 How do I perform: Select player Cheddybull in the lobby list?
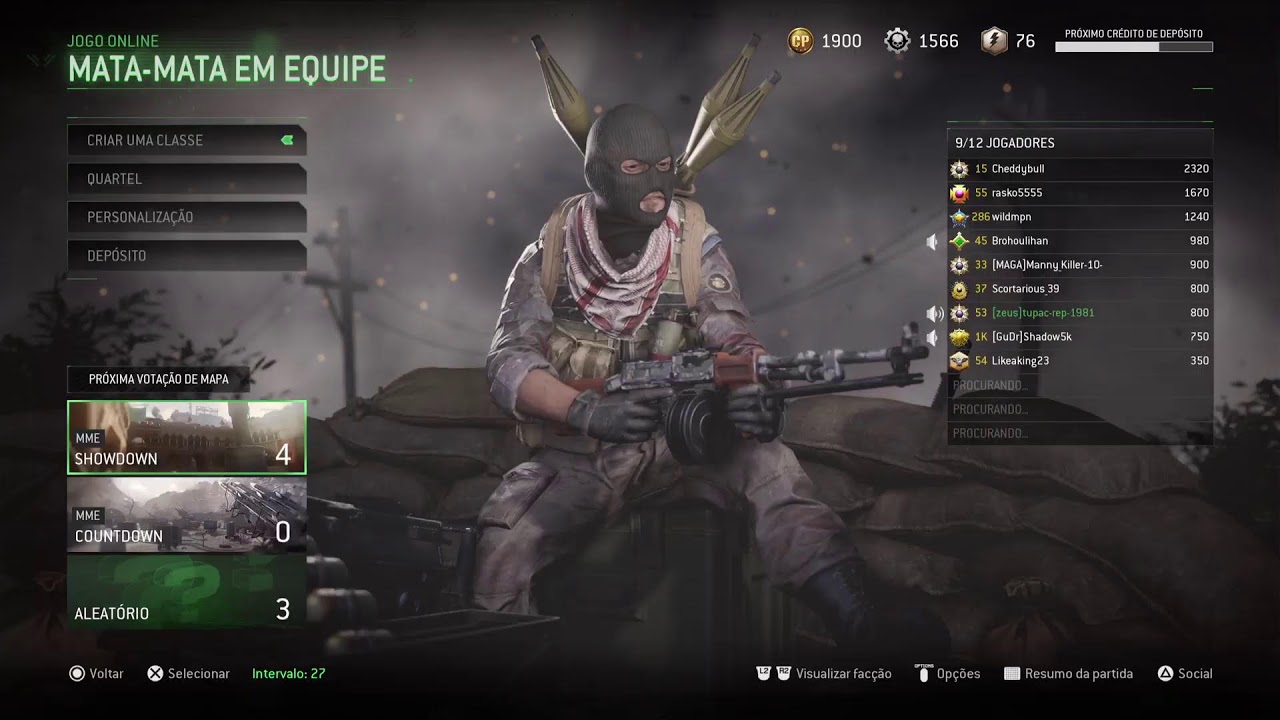(1079, 169)
